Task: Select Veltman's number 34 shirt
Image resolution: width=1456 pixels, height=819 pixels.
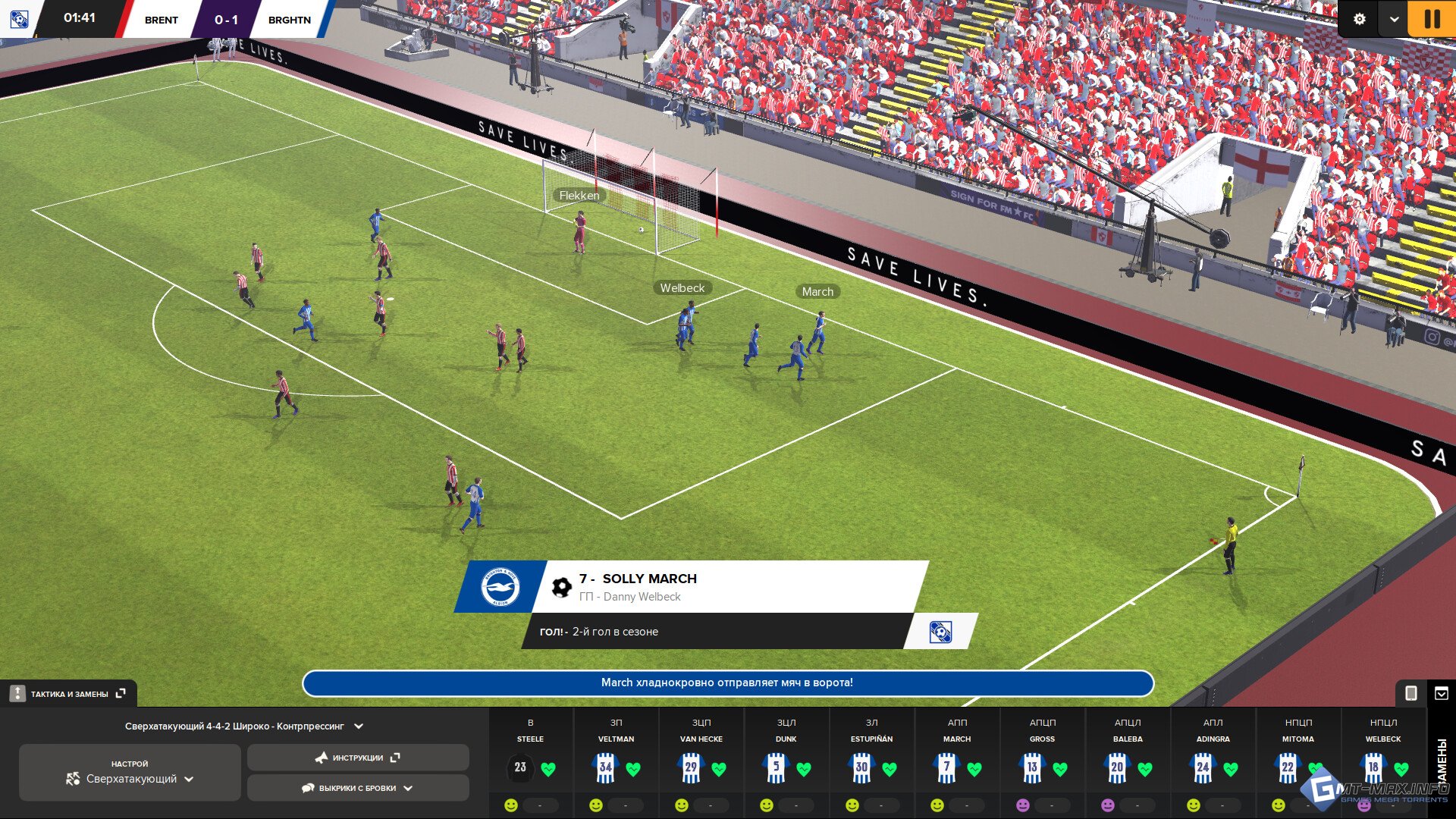Action: tap(605, 767)
